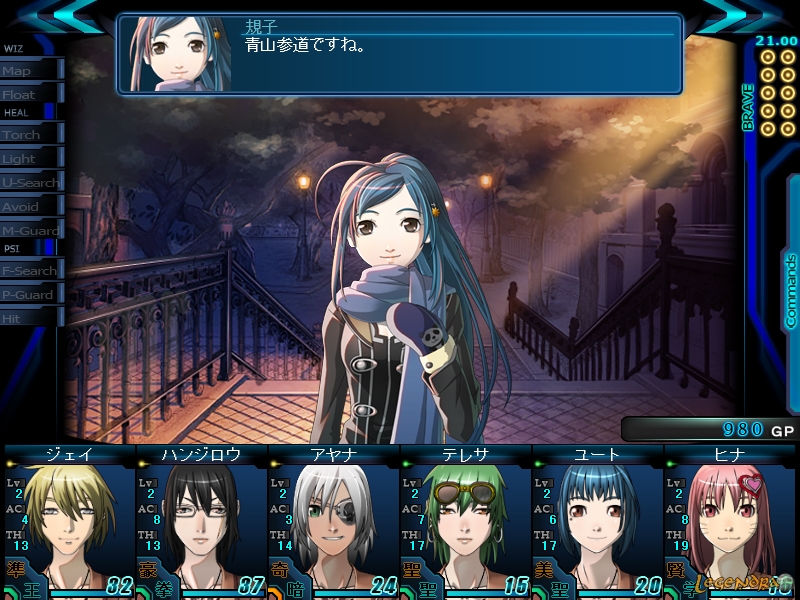Screen dimensions: 800x600
Task: Activate the Float spell
Action: pos(30,95)
